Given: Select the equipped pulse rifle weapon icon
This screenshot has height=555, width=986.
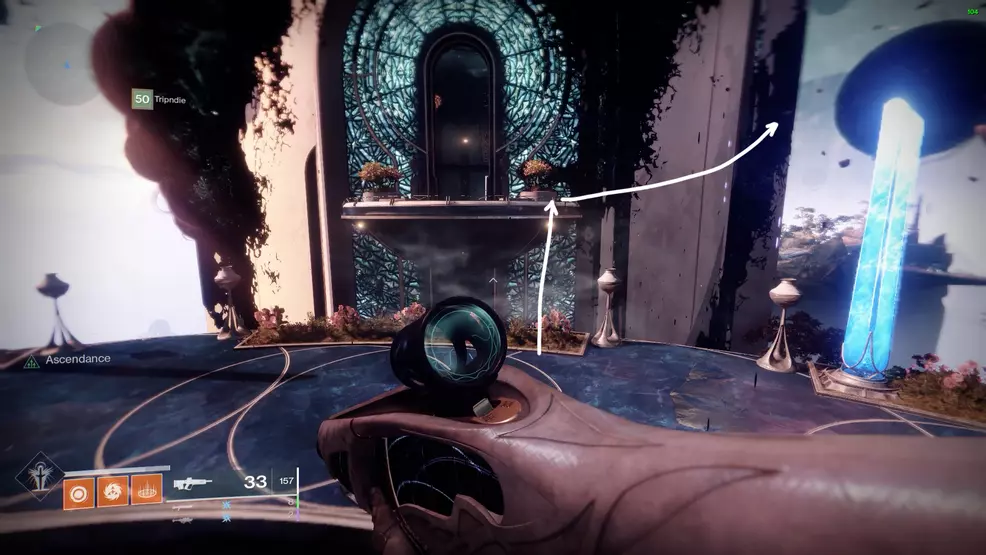Looking at the screenshot, I should 192,484.
